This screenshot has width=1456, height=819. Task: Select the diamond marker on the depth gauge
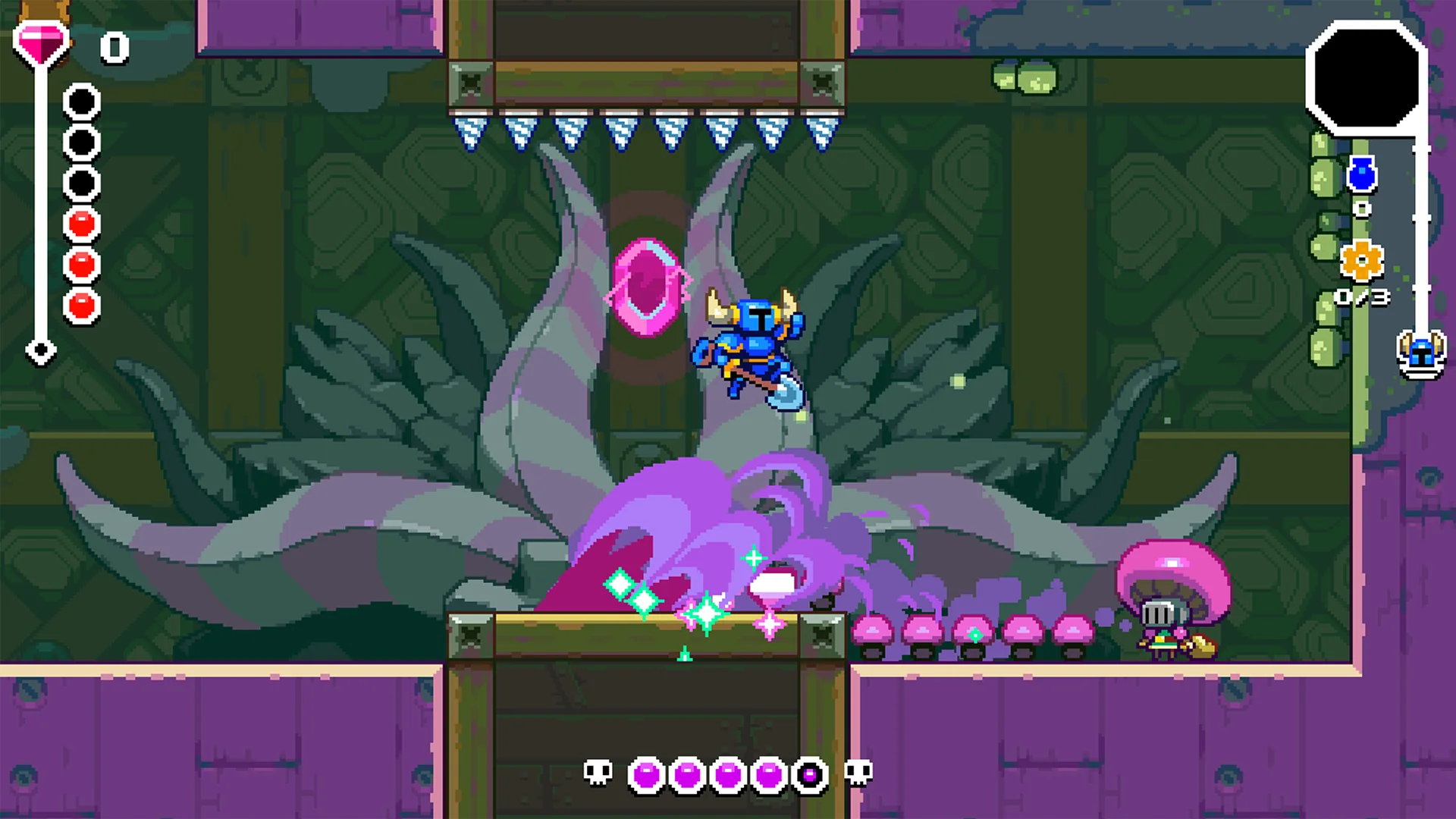point(42,350)
